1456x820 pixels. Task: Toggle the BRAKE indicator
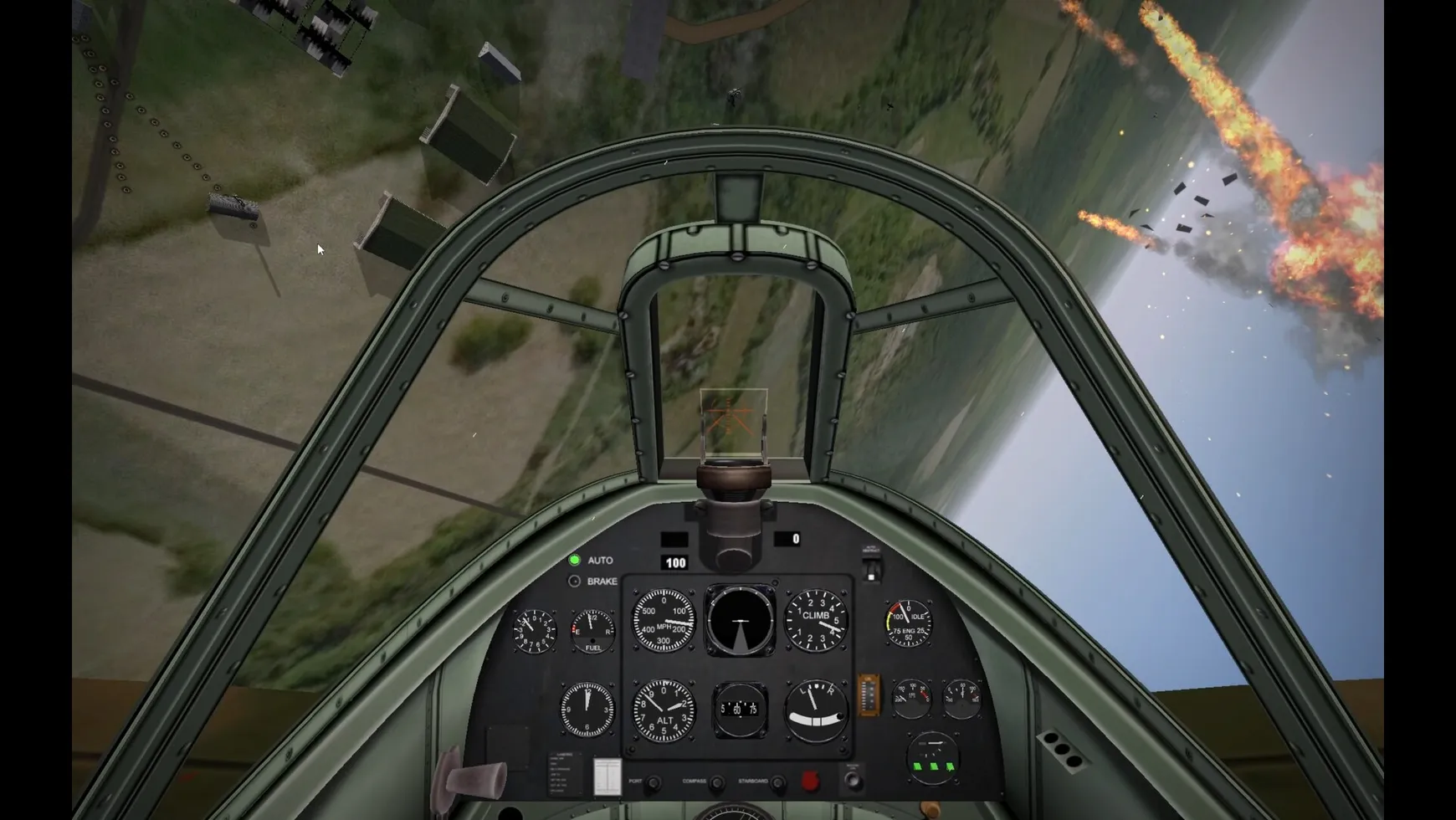574,581
